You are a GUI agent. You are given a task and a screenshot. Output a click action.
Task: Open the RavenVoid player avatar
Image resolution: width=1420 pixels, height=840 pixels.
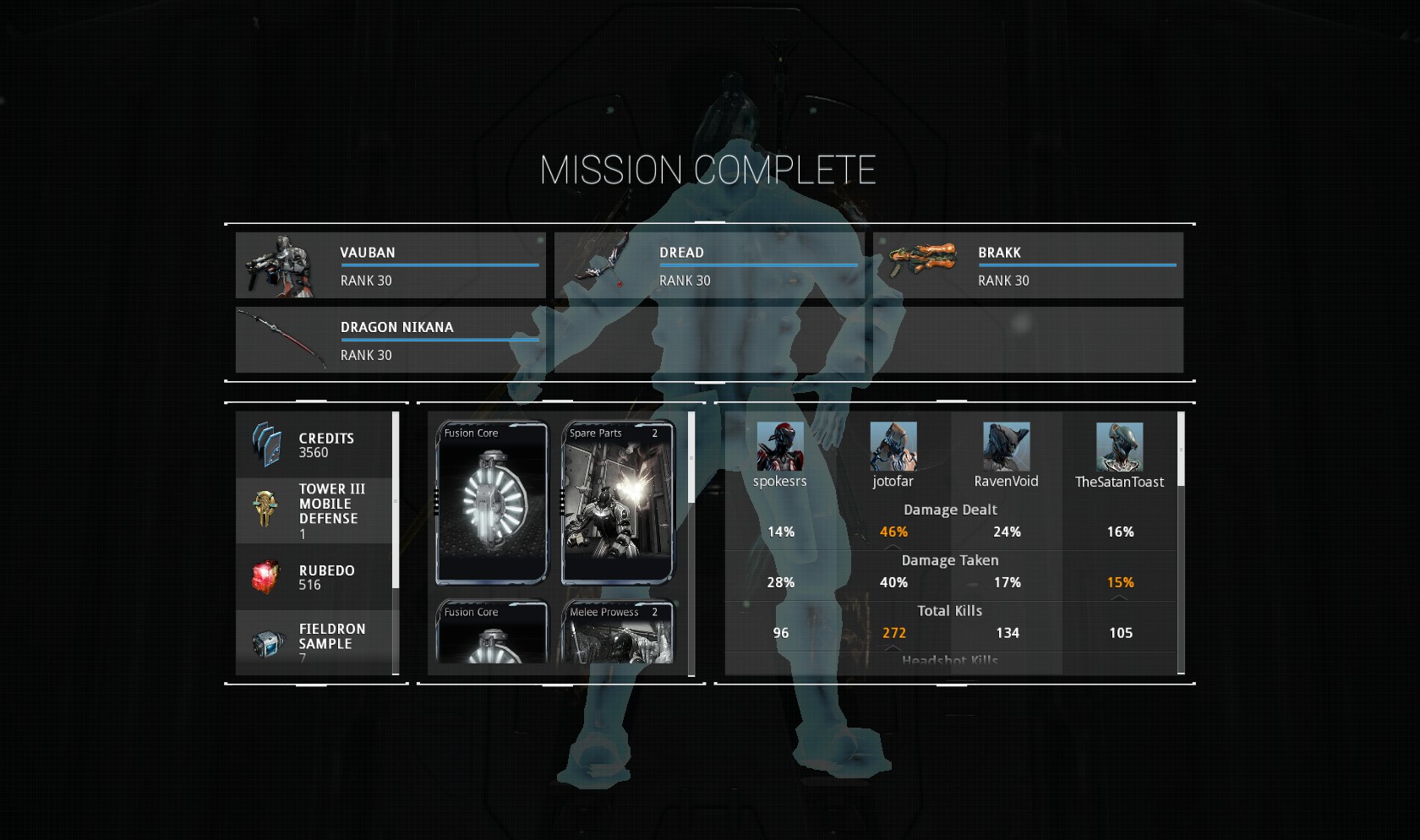[x=1006, y=446]
